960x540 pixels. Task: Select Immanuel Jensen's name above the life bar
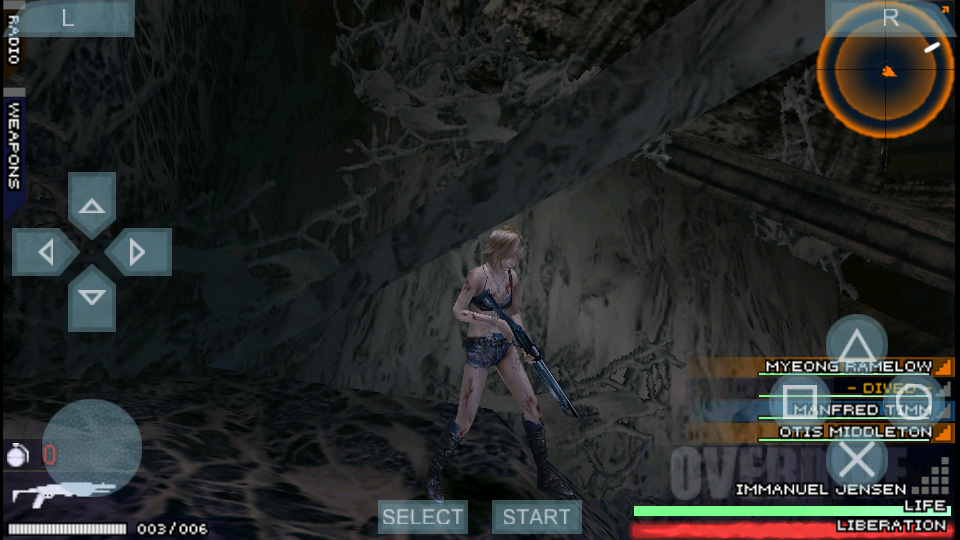[820, 490]
